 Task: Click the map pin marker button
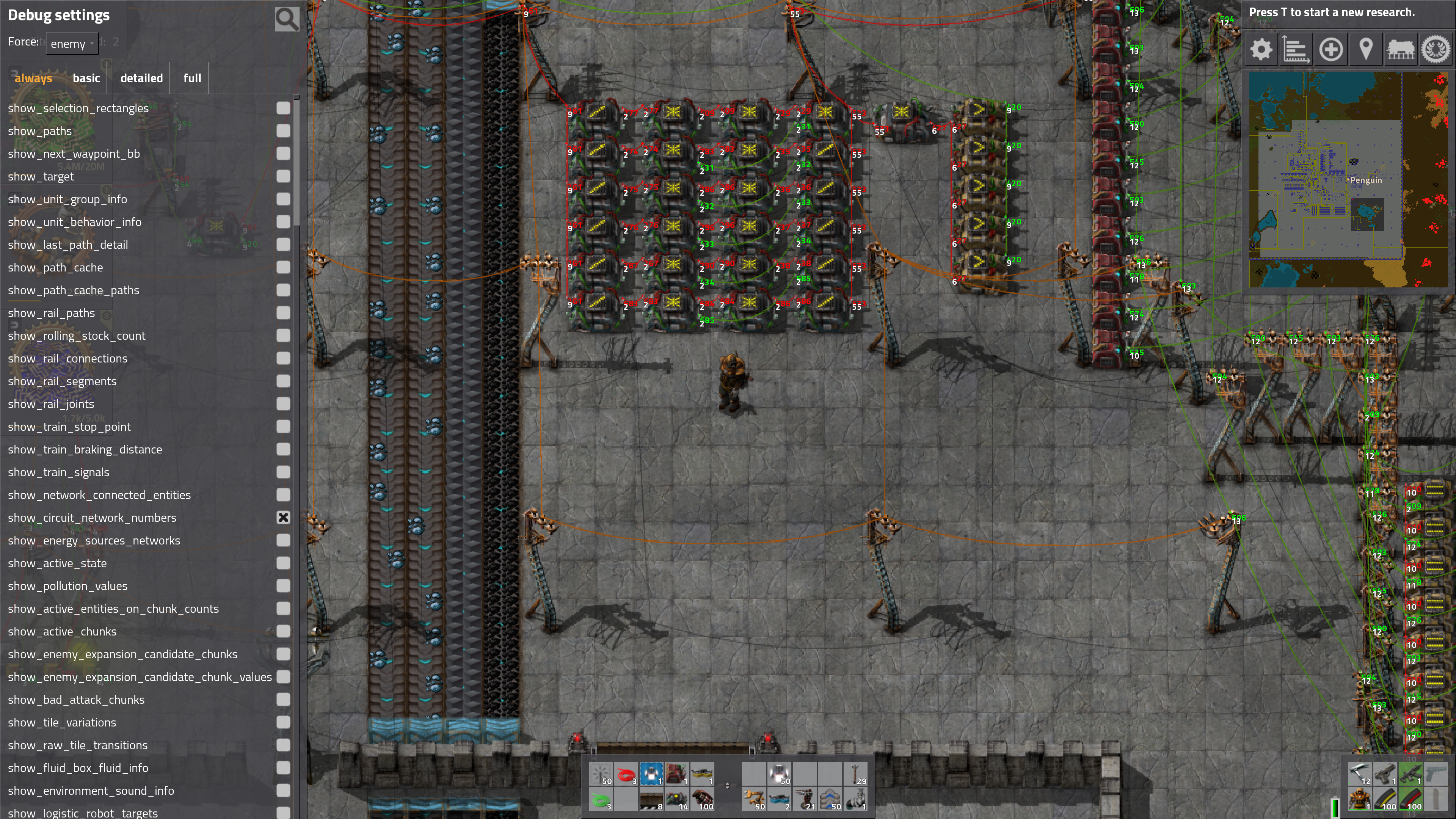pos(1365,50)
